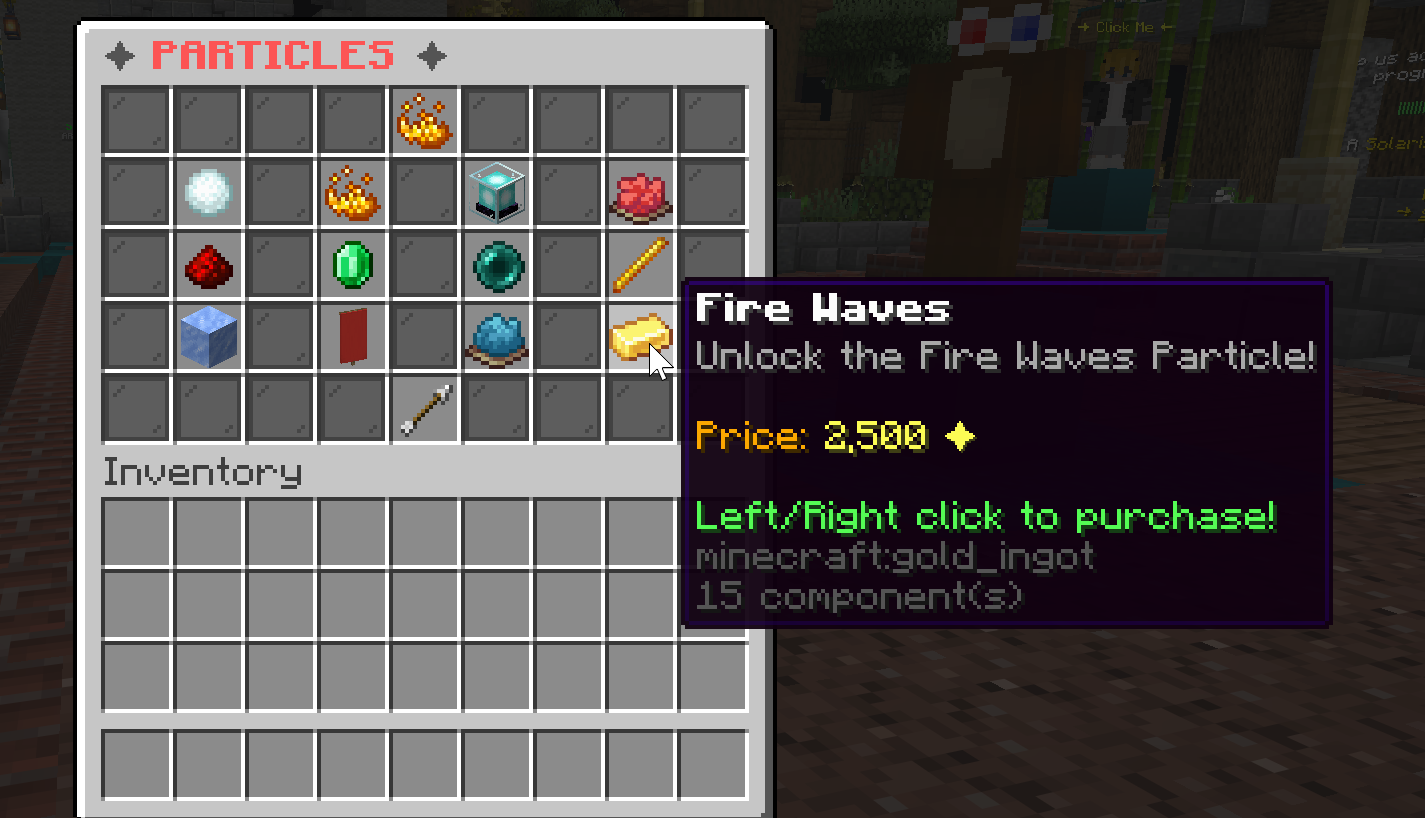1425x818 pixels.
Task: Click the arrow item slot
Action: tap(424, 409)
